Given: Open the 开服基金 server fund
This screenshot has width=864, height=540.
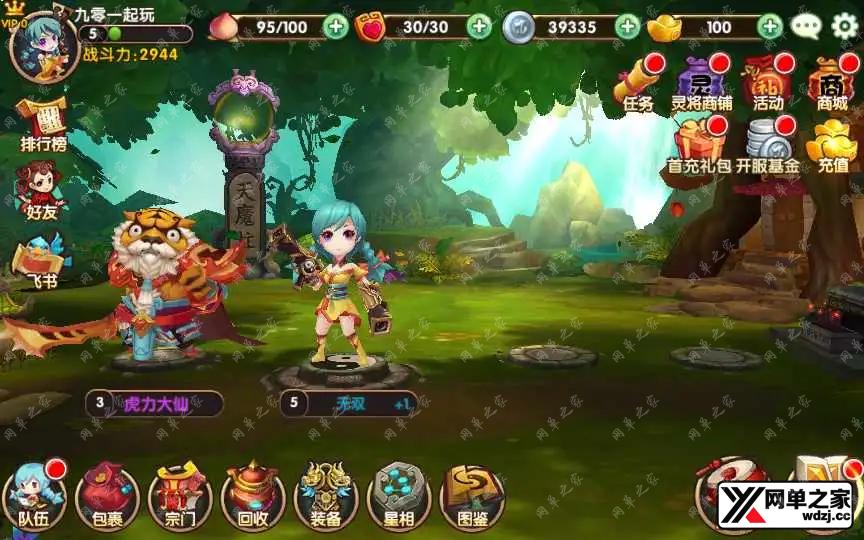Looking at the screenshot, I should pos(768,145).
